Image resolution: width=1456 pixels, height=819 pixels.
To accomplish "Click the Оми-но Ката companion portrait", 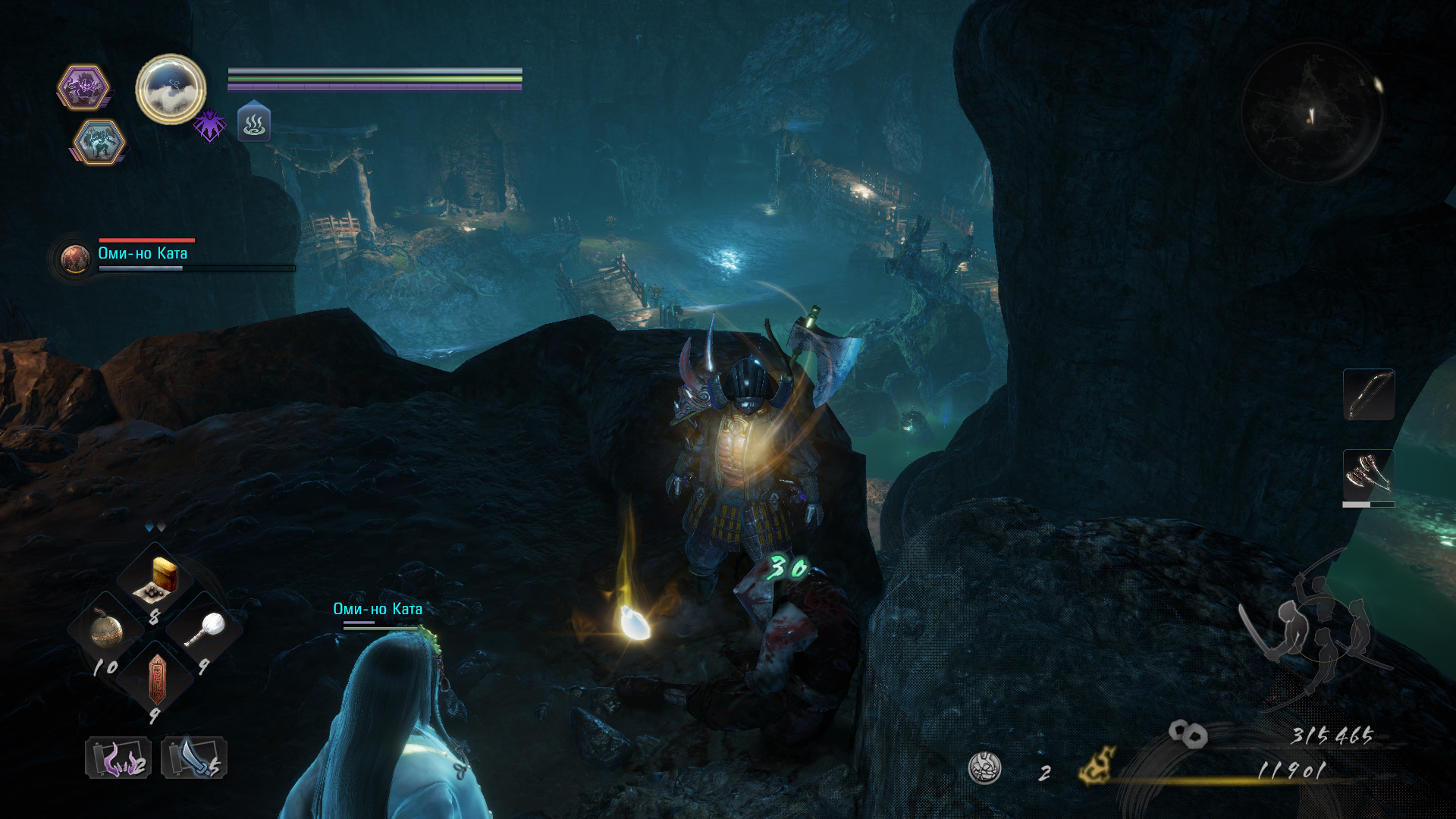I will (x=75, y=259).
